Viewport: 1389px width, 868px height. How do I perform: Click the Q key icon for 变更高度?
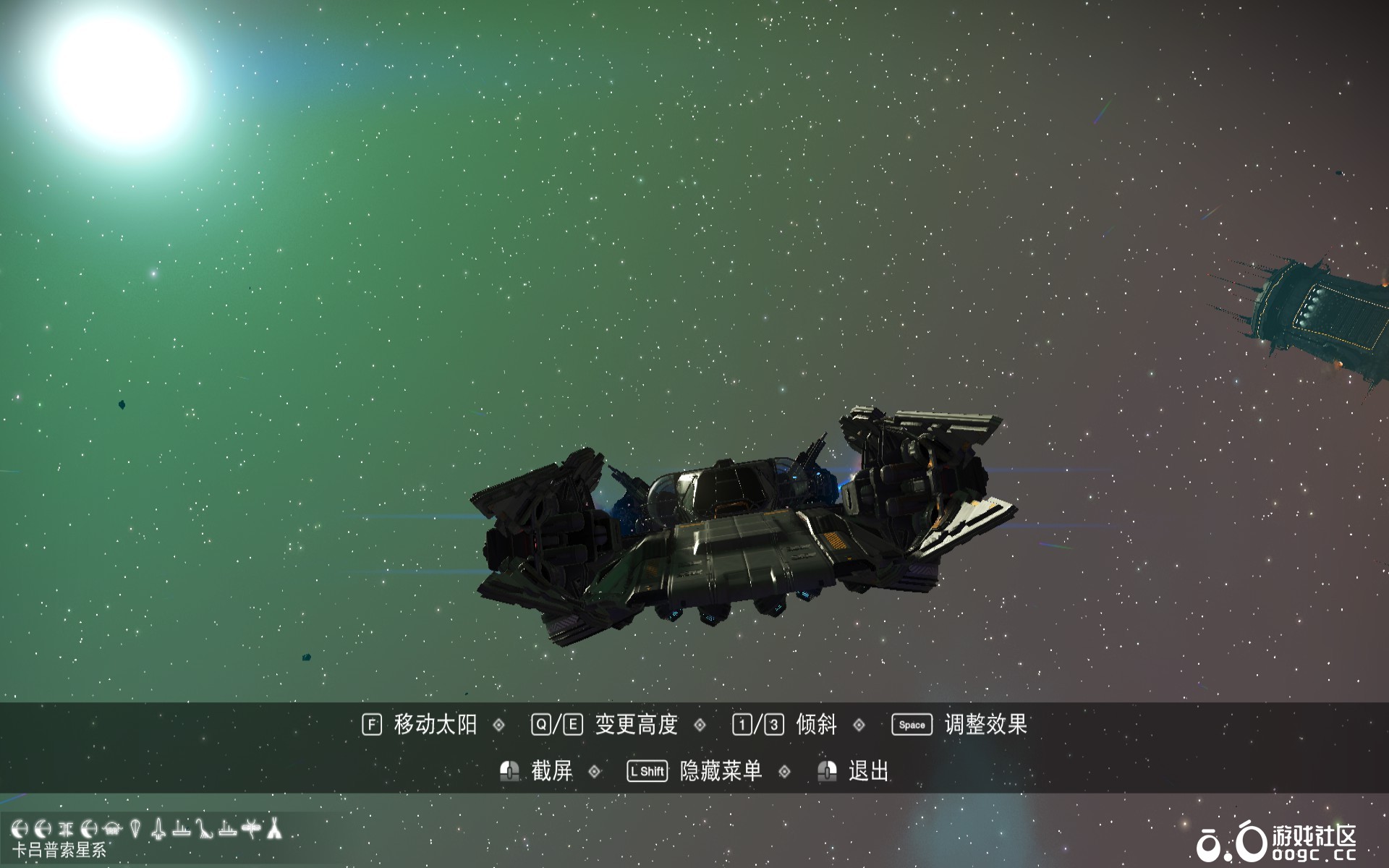click(541, 724)
